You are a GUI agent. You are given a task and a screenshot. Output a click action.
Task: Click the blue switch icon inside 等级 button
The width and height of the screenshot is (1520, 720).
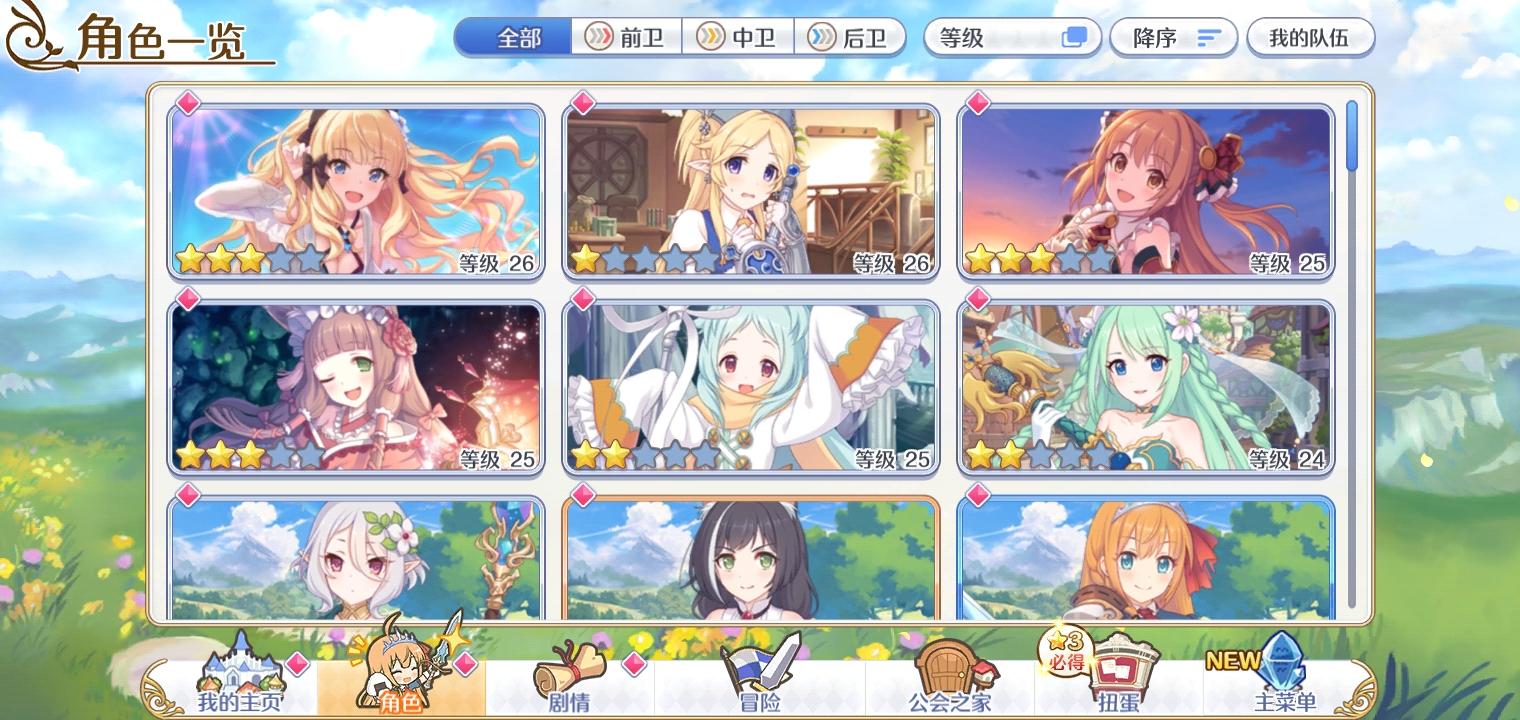1075,37
